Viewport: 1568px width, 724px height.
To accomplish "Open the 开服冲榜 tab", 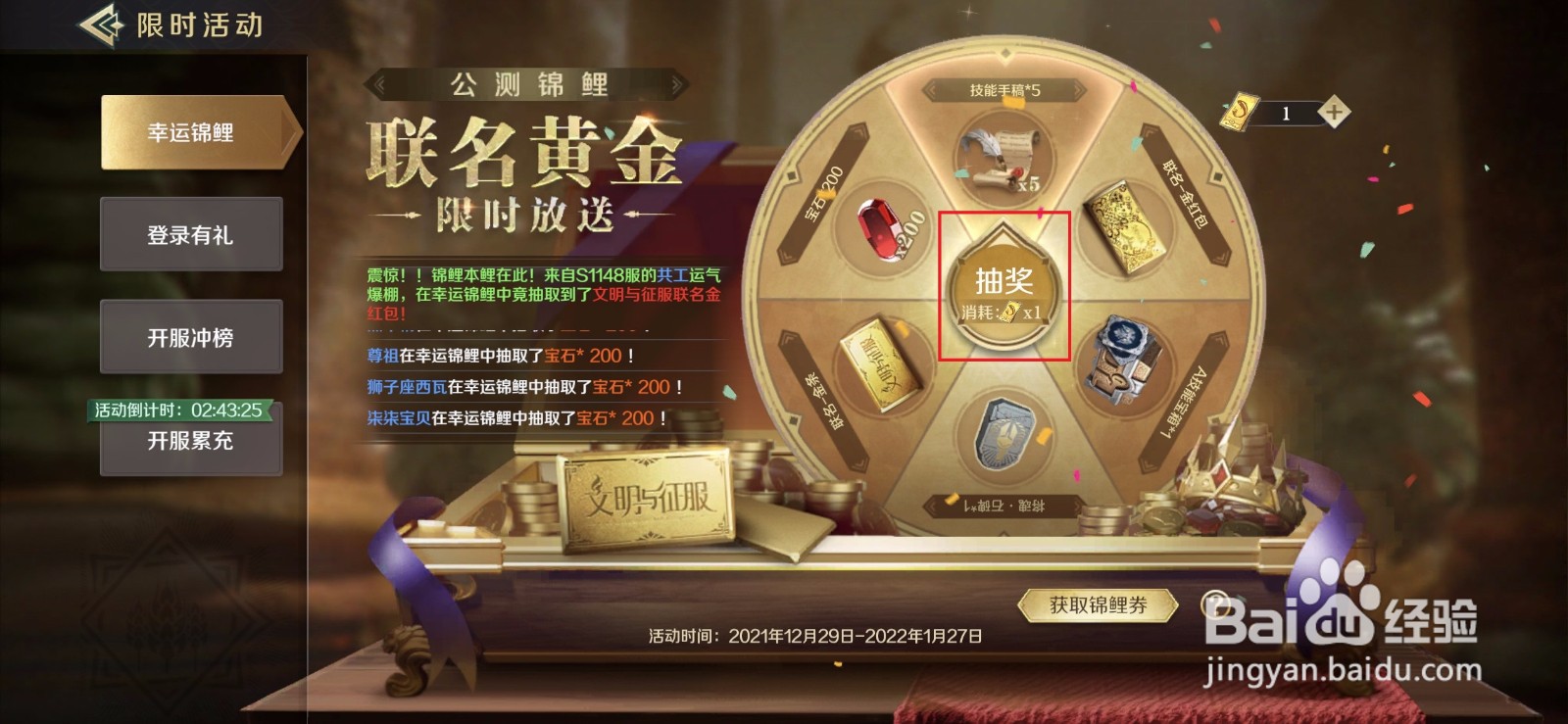I will (192, 336).
